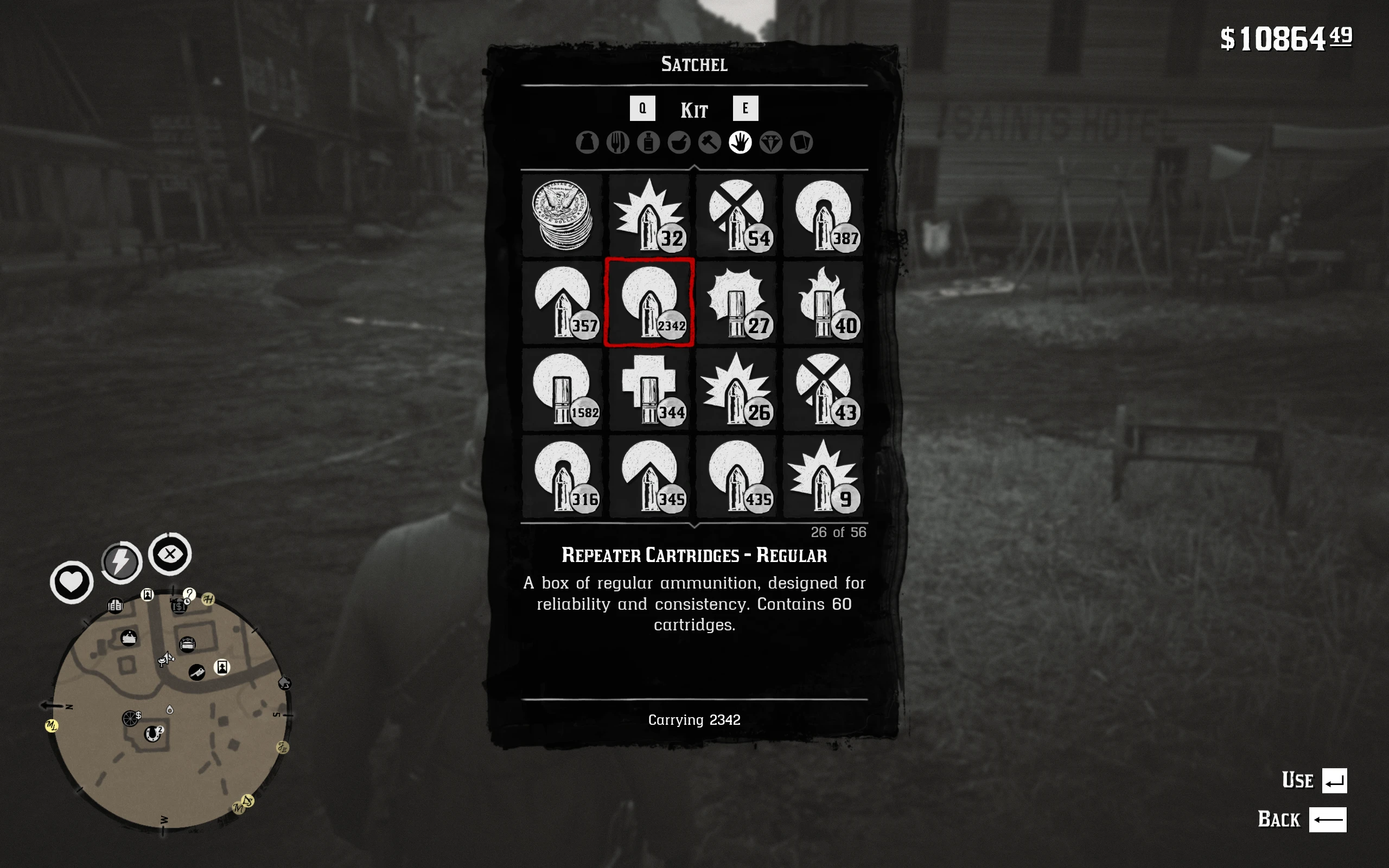Viewport: 1389px width, 868px height.
Task: Choose the shell slot with count 1582
Action: coord(562,389)
